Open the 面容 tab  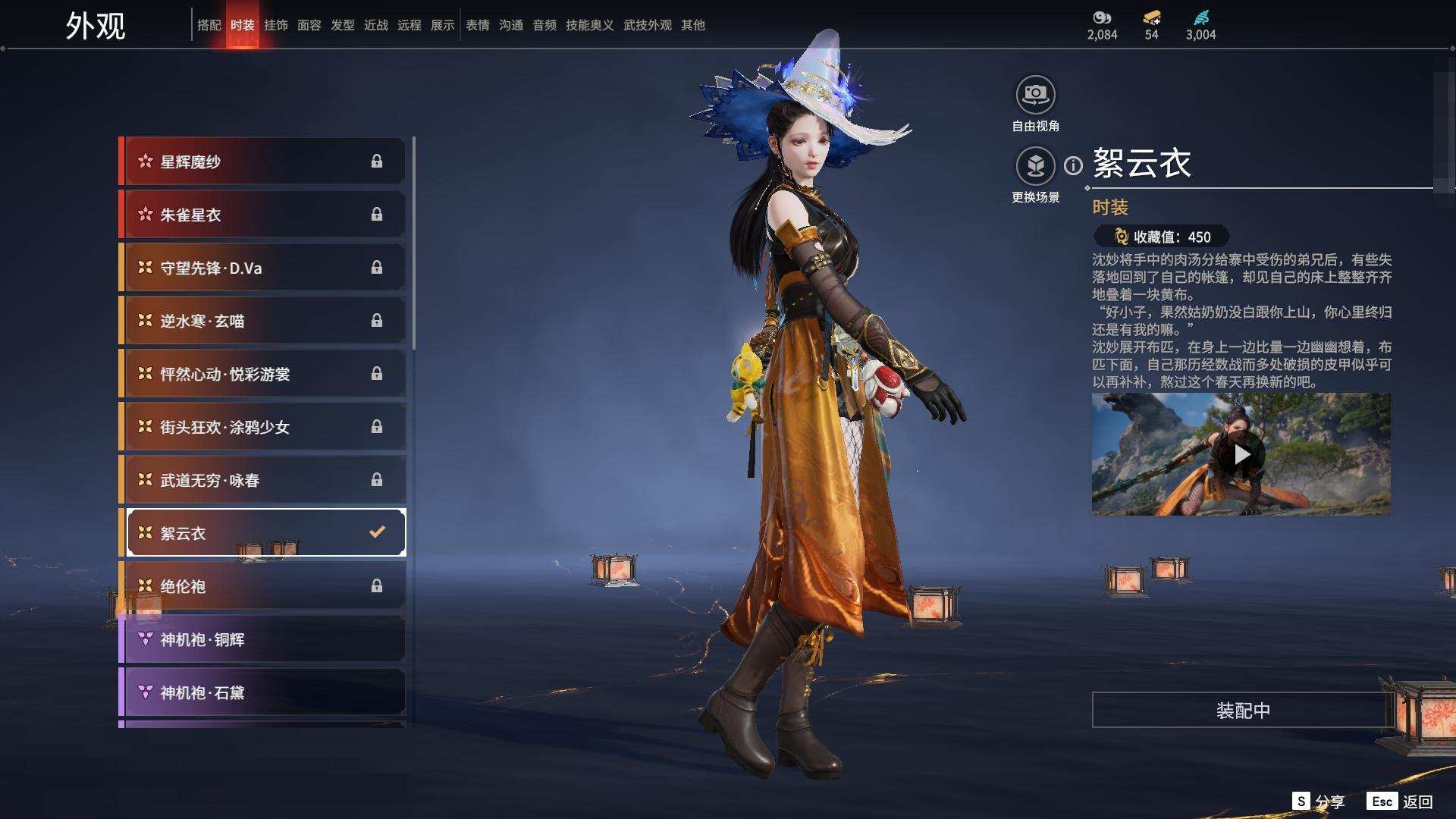coord(309,25)
